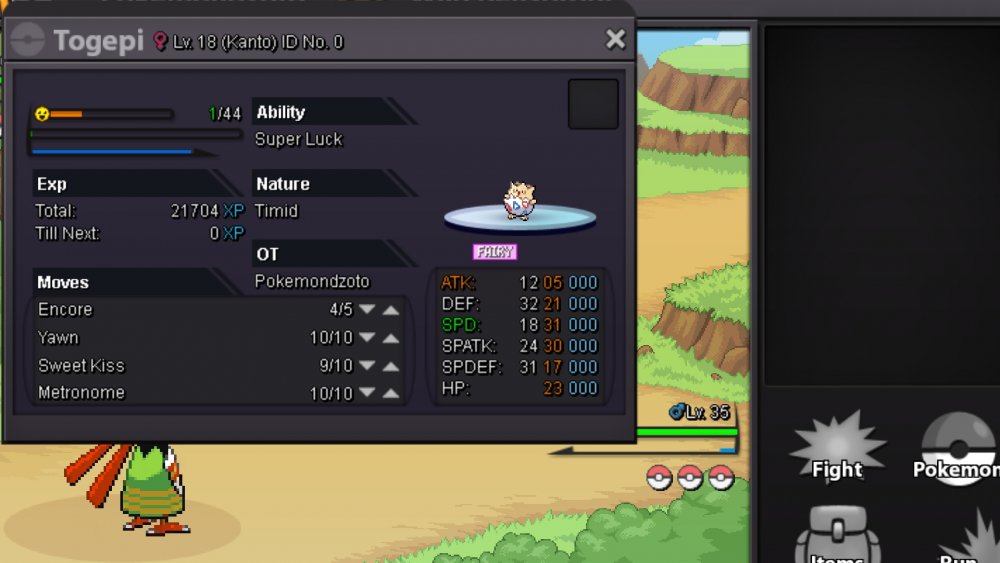Move Sweet Kiss down in the list

pos(367,366)
